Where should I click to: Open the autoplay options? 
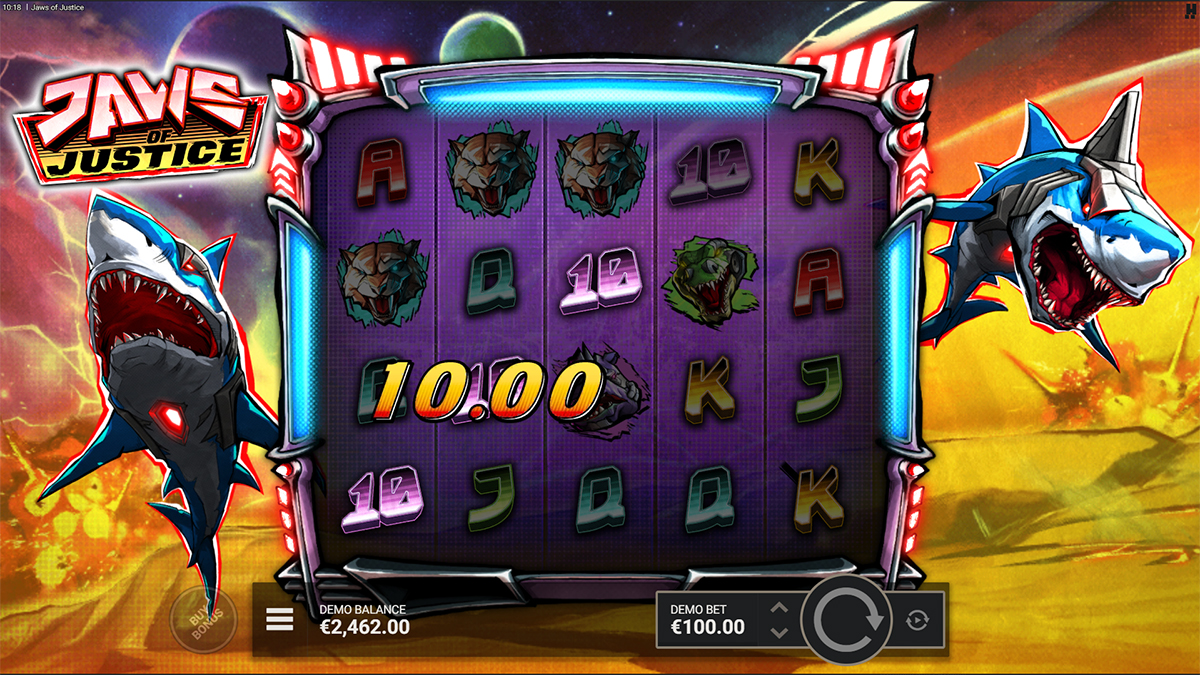point(917,621)
